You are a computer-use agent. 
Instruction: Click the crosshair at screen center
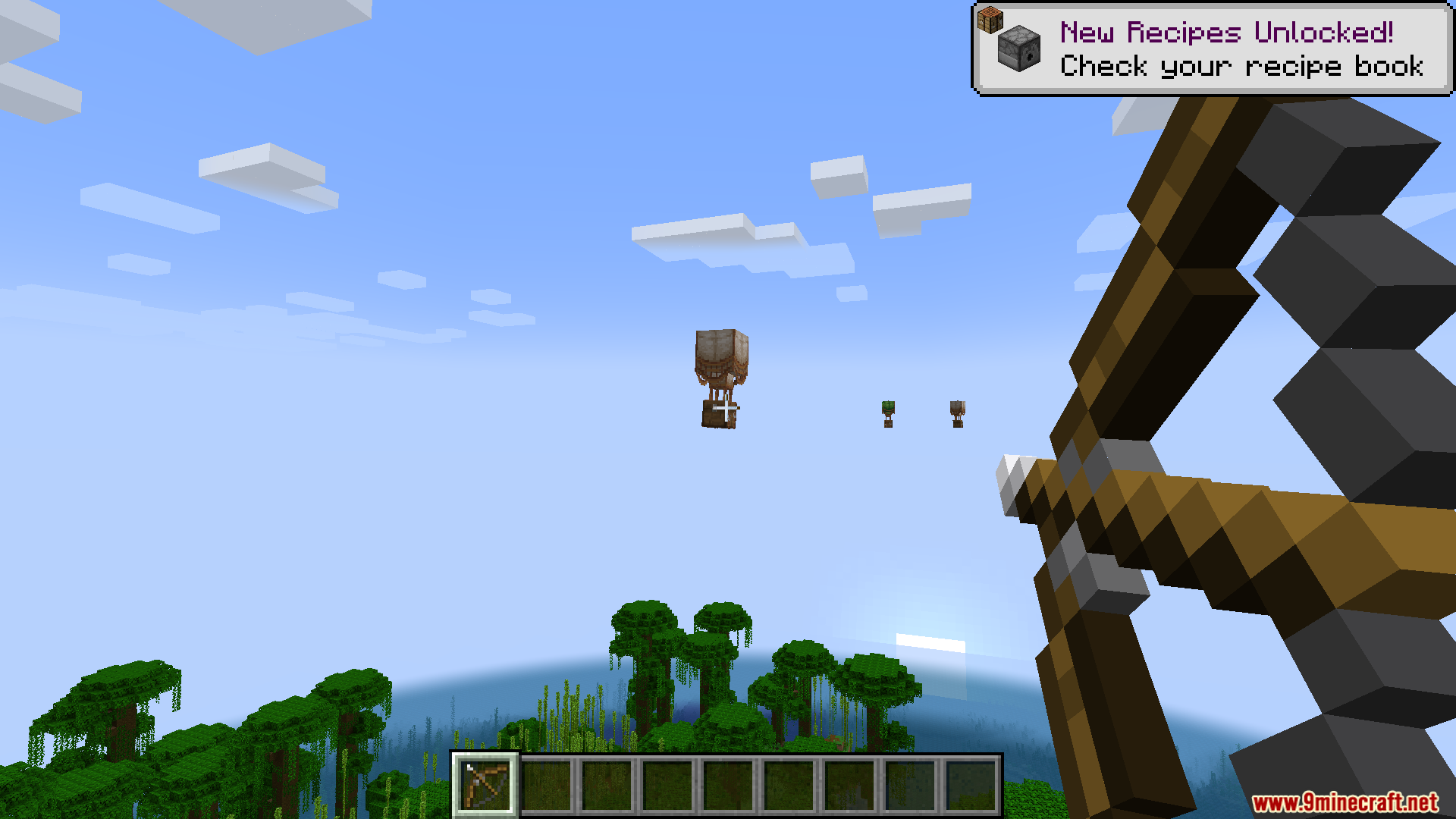click(x=728, y=409)
